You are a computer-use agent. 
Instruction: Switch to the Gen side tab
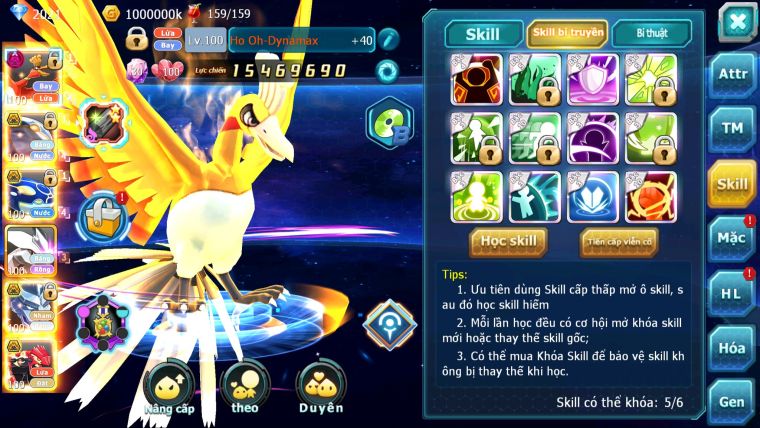pyautogui.click(x=732, y=401)
